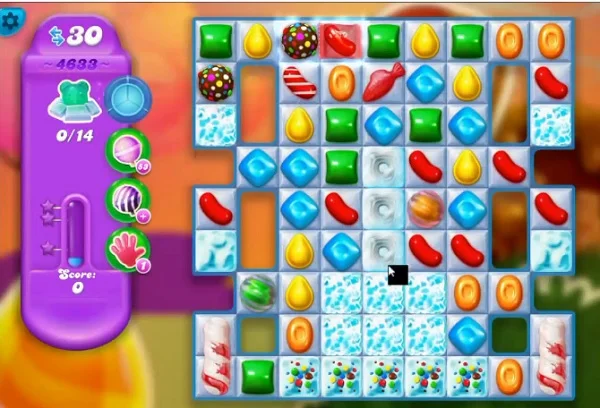Select the red wrapped candy tile
Screen dimensions: 600x408
pyautogui.click(x=341, y=40)
